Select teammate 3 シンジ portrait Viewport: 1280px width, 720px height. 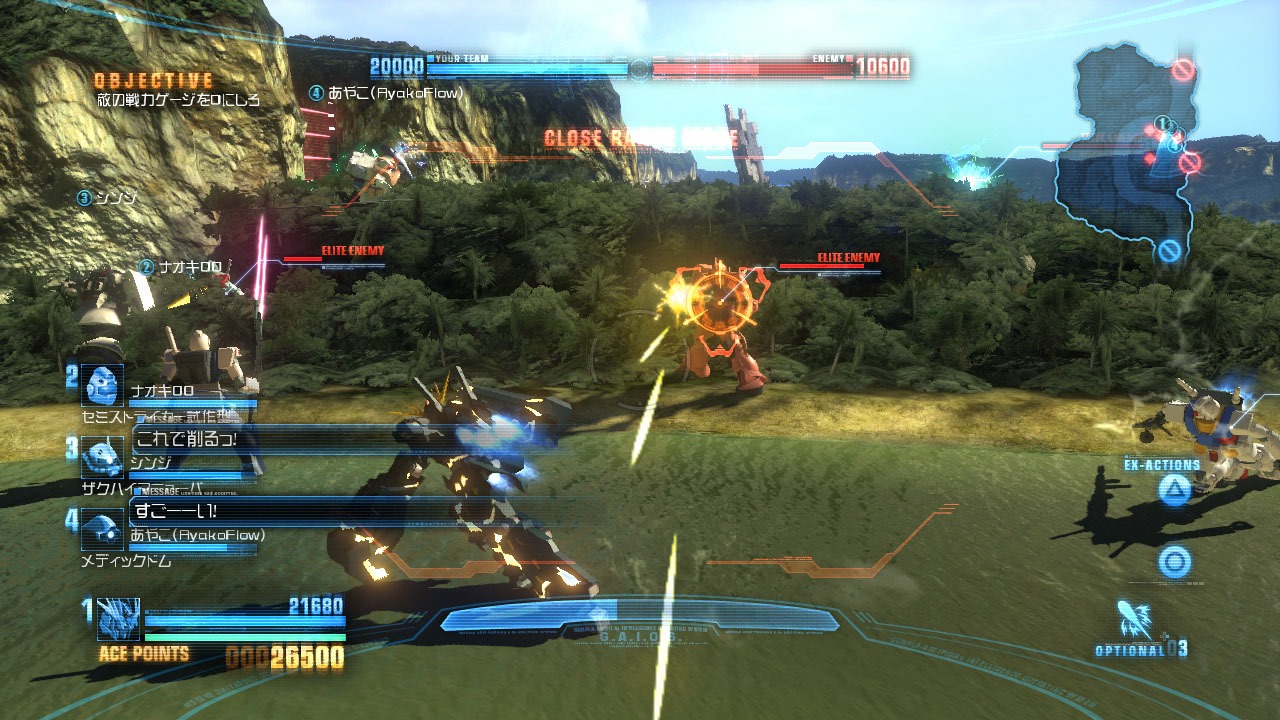pos(102,459)
